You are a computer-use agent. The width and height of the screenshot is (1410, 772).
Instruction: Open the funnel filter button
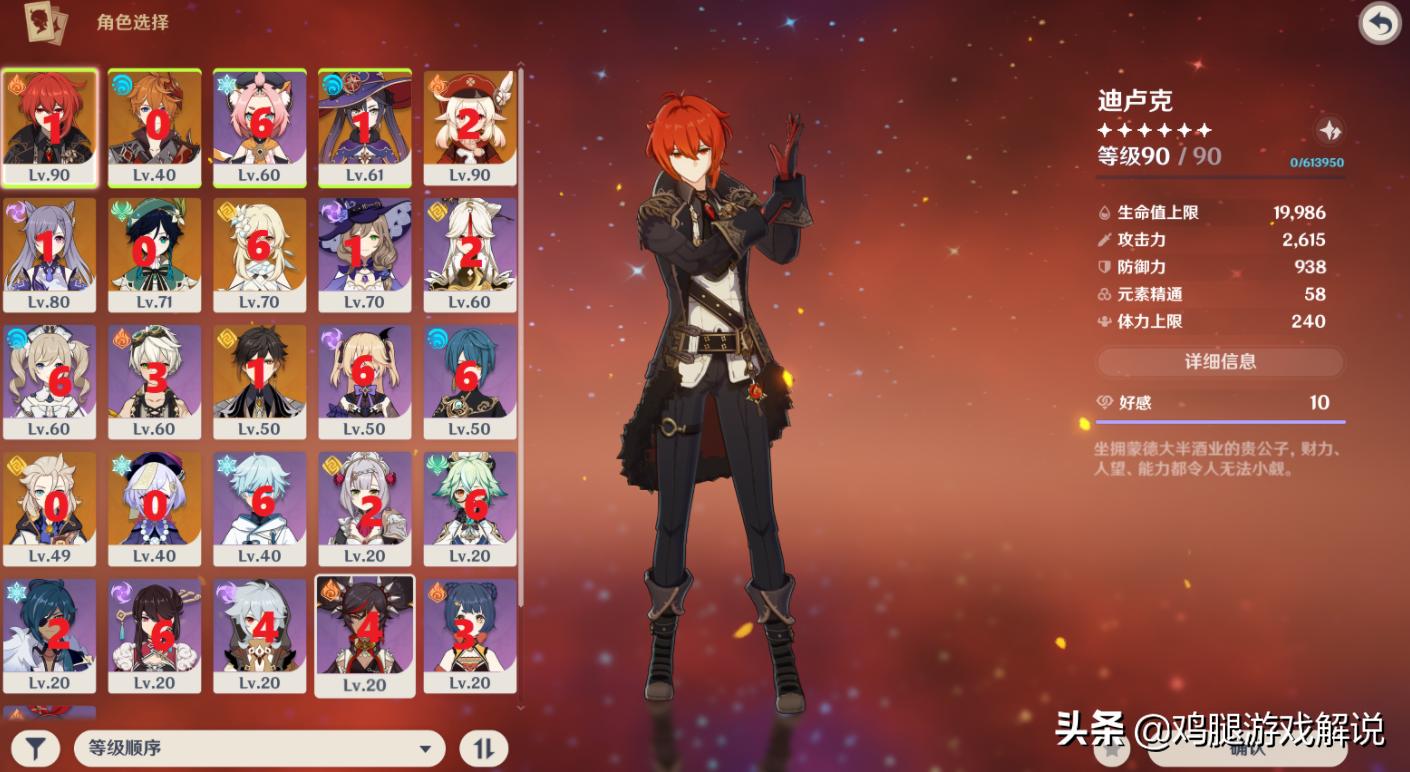pos(35,748)
